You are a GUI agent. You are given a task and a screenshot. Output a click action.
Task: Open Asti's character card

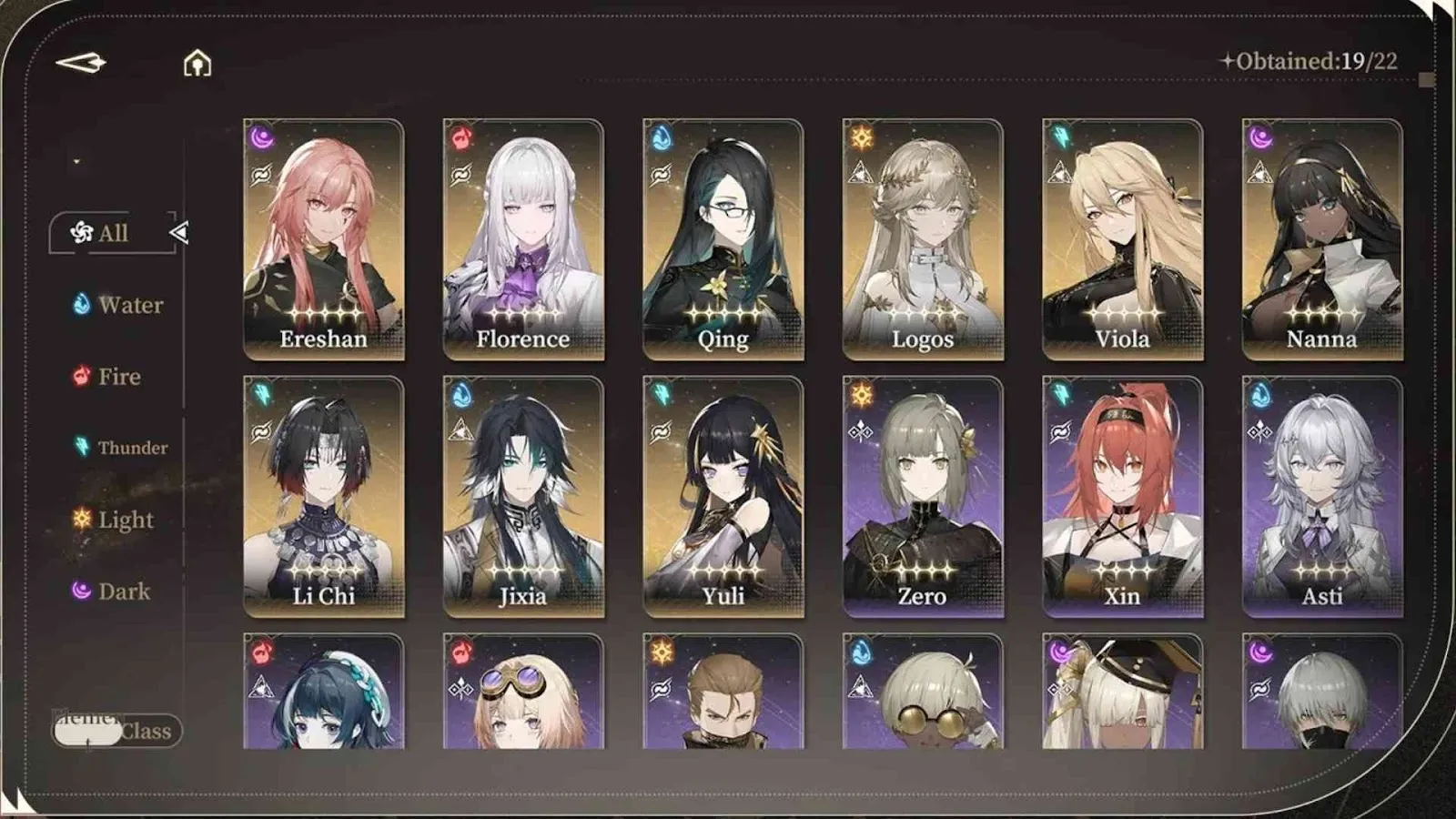click(x=1322, y=496)
